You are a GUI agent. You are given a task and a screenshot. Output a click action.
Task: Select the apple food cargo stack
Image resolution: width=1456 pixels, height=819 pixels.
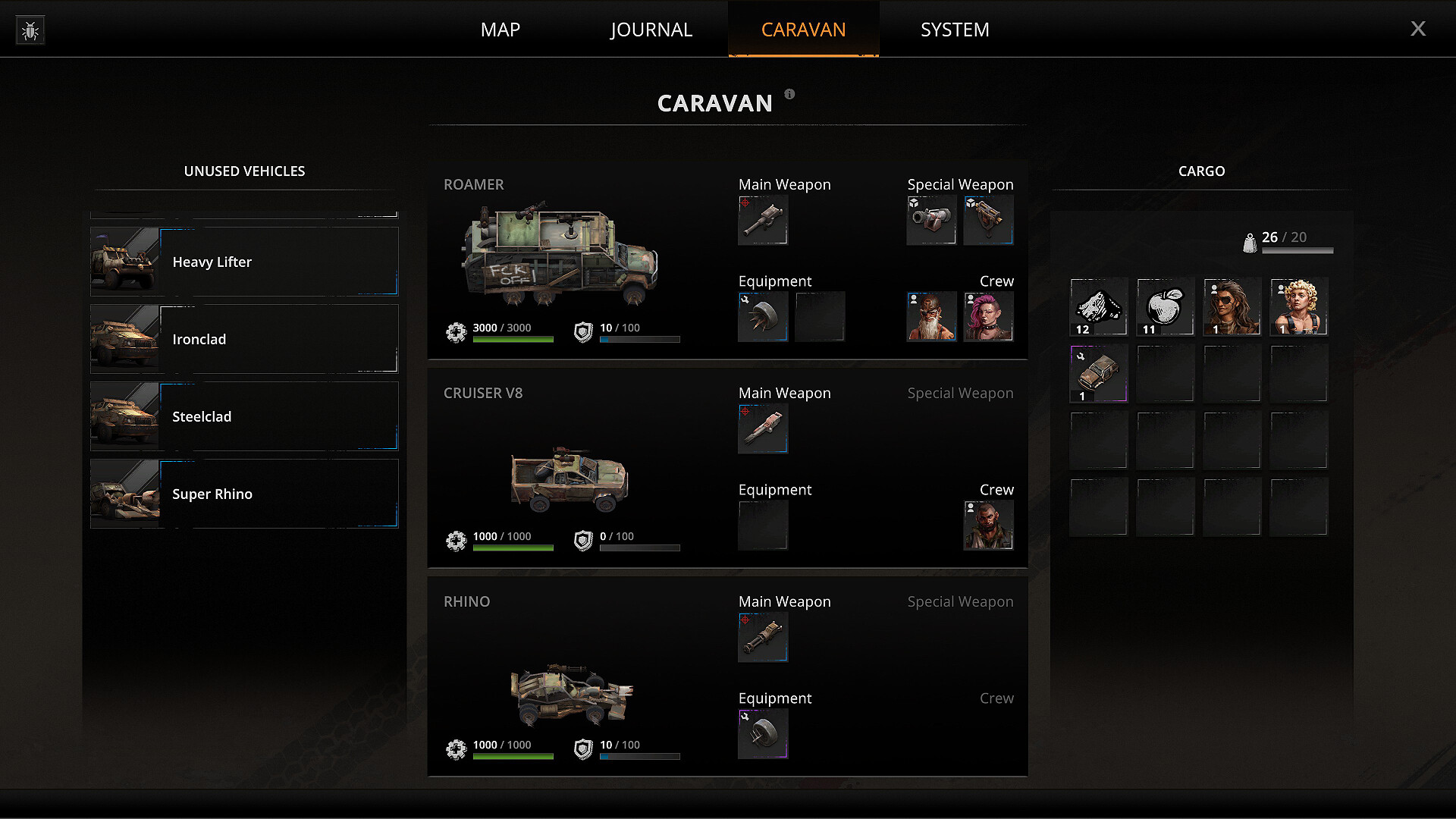[1165, 306]
